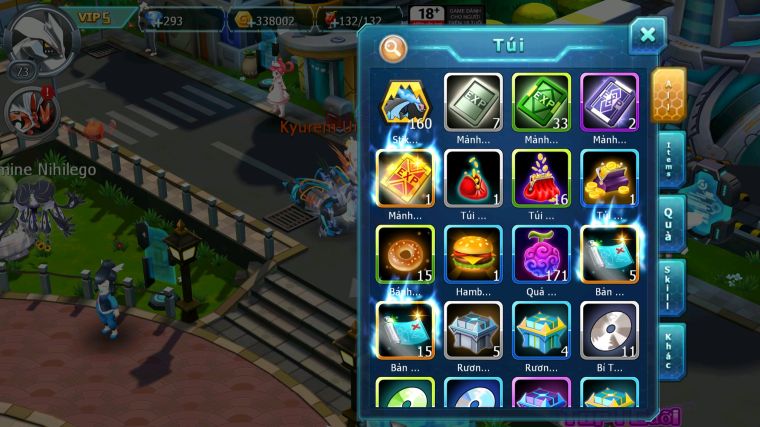Select the gray EXP shard item

(473, 103)
